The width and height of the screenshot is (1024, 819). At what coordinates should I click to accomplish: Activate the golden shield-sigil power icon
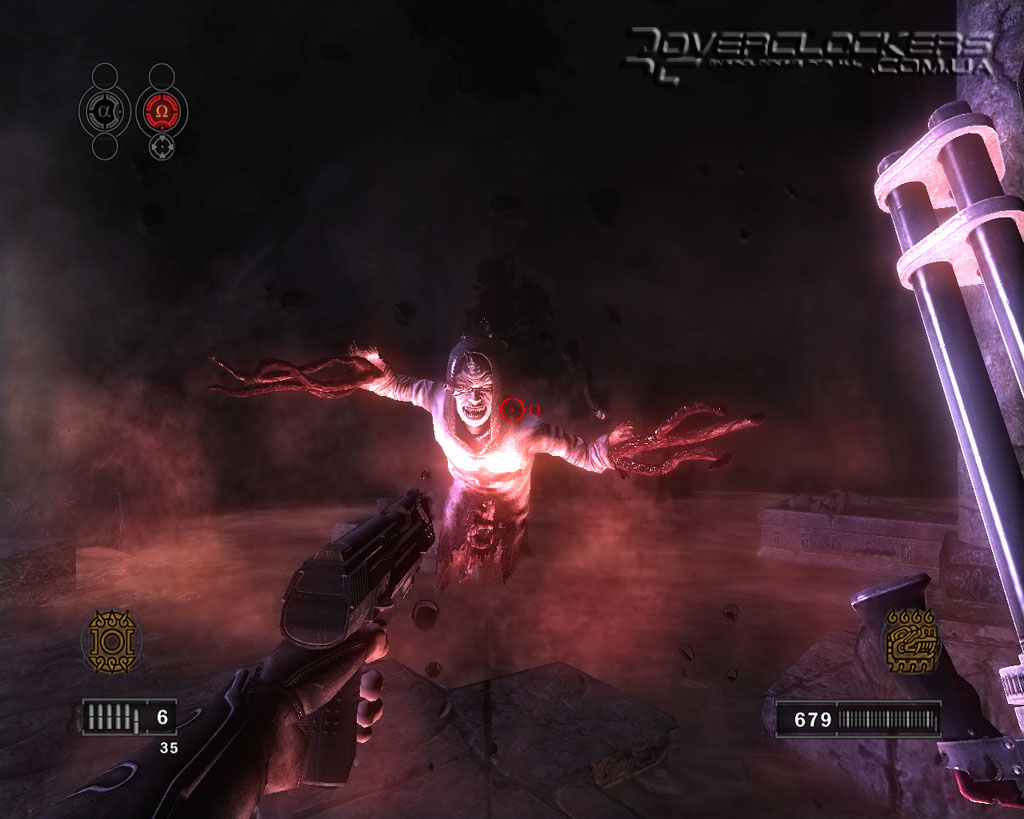pos(110,640)
